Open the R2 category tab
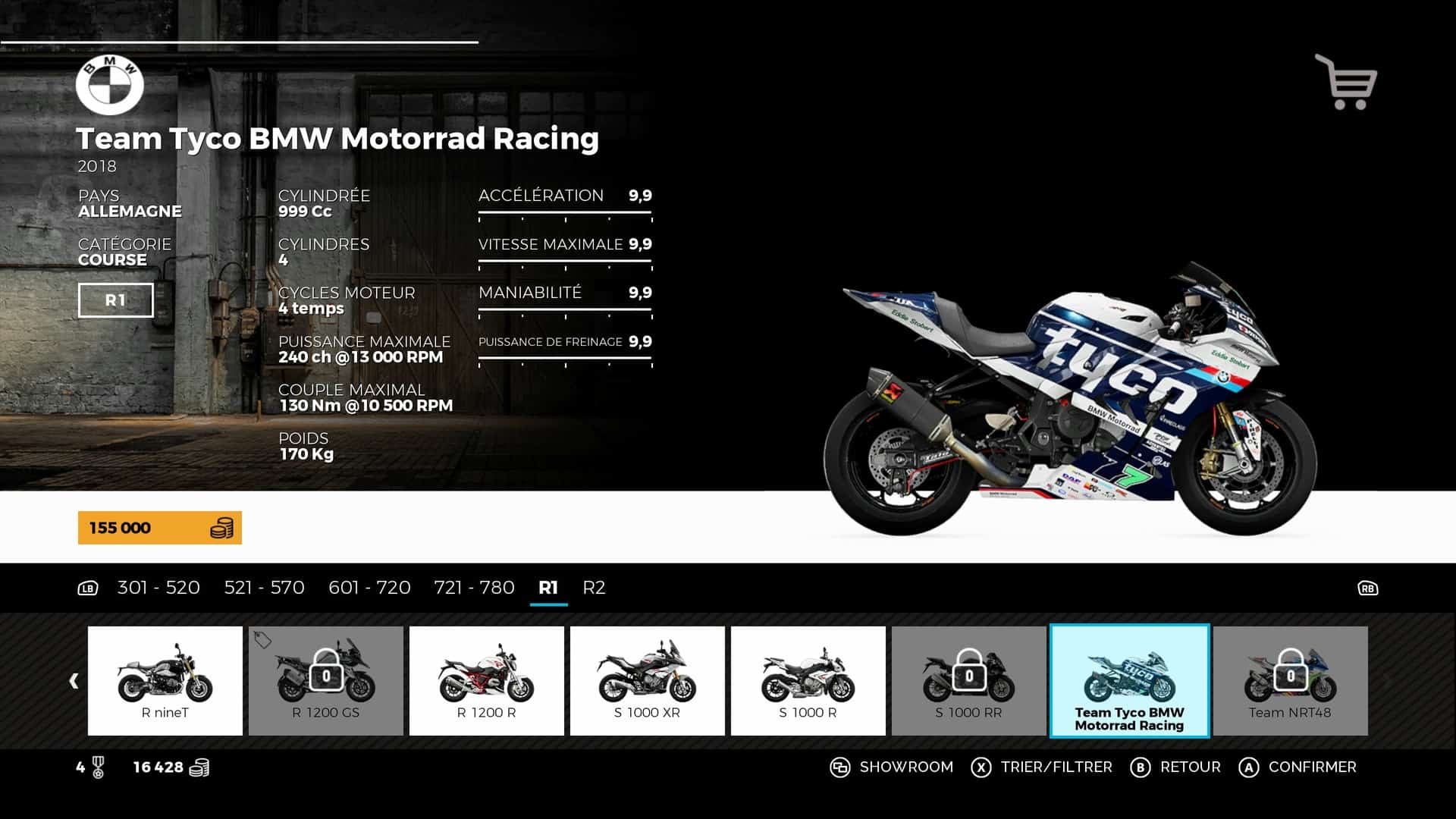This screenshot has height=819, width=1456. (x=594, y=588)
